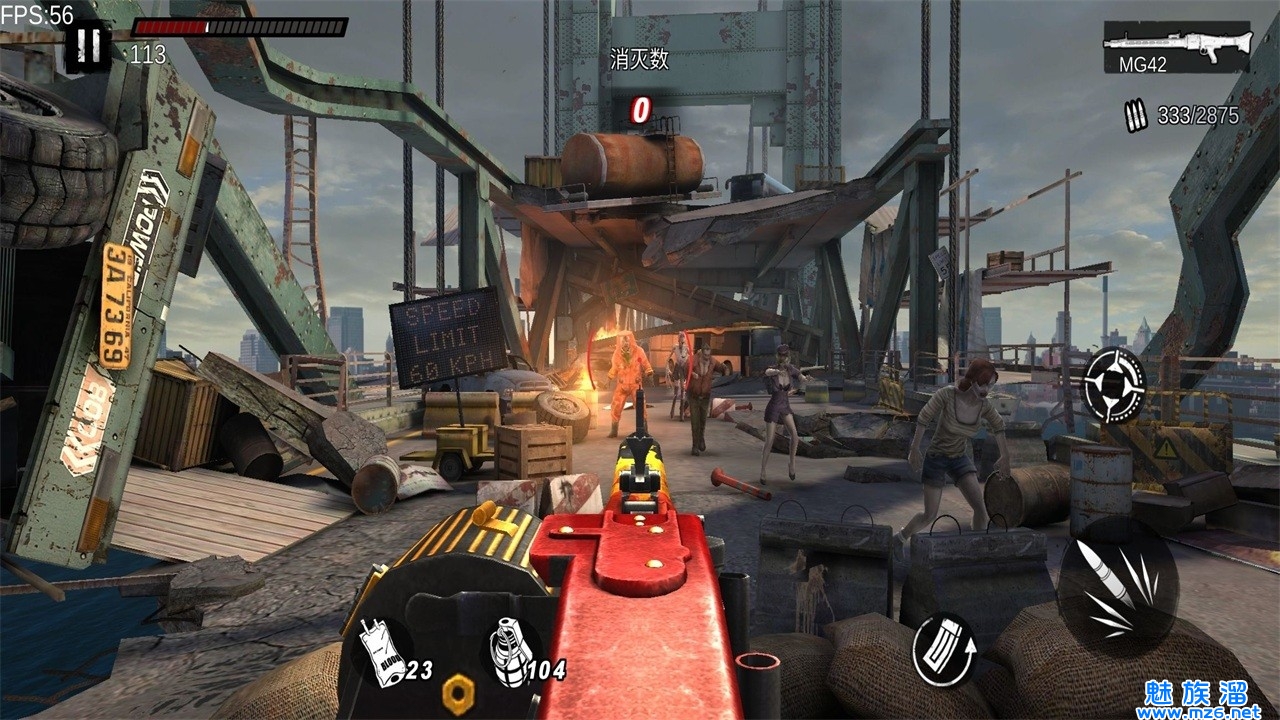
Task: Reload with the magazine button
Action: (944, 650)
